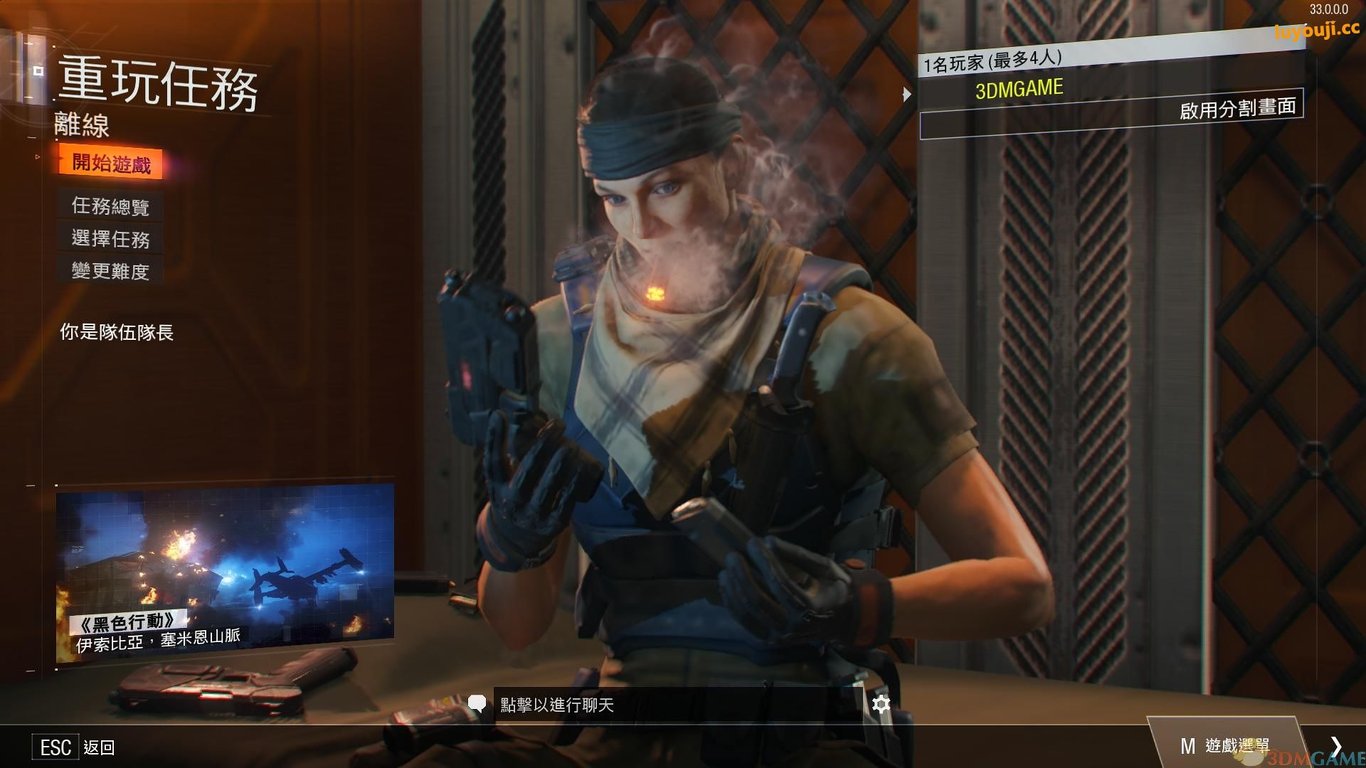The height and width of the screenshot is (768, 1366).
Task: Click 返回 to go back
Action: [x=100, y=747]
